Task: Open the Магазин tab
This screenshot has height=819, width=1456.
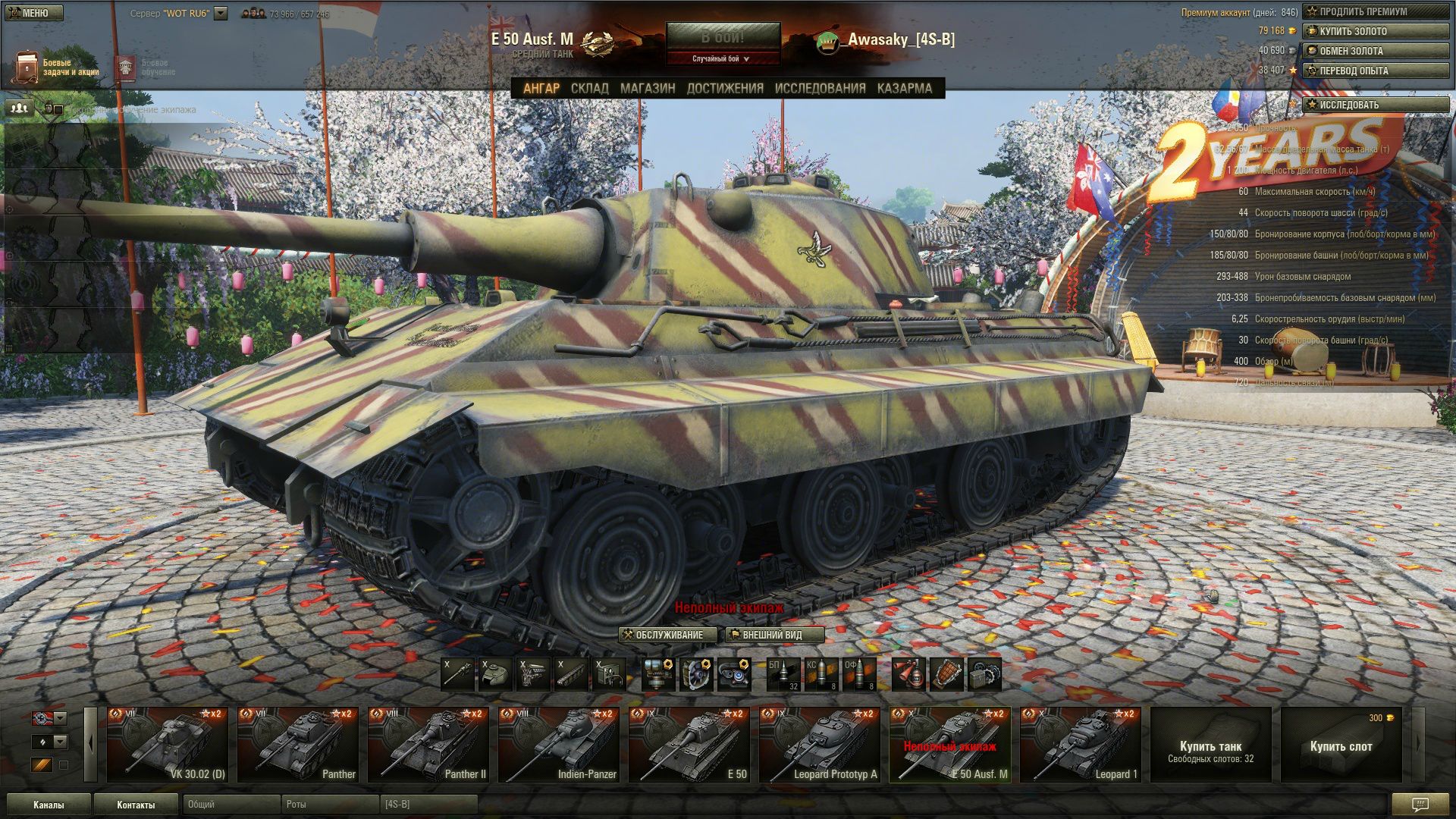Action: coord(648,88)
